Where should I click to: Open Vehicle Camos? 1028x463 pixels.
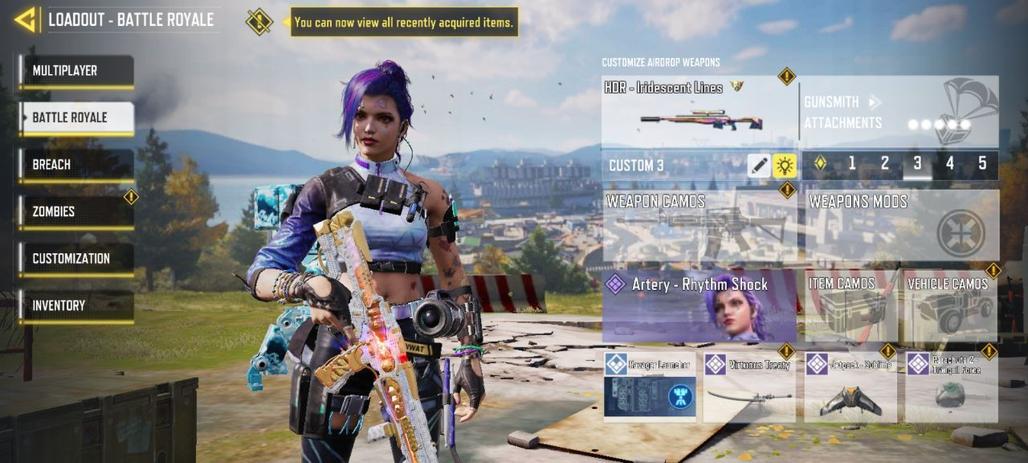point(949,306)
